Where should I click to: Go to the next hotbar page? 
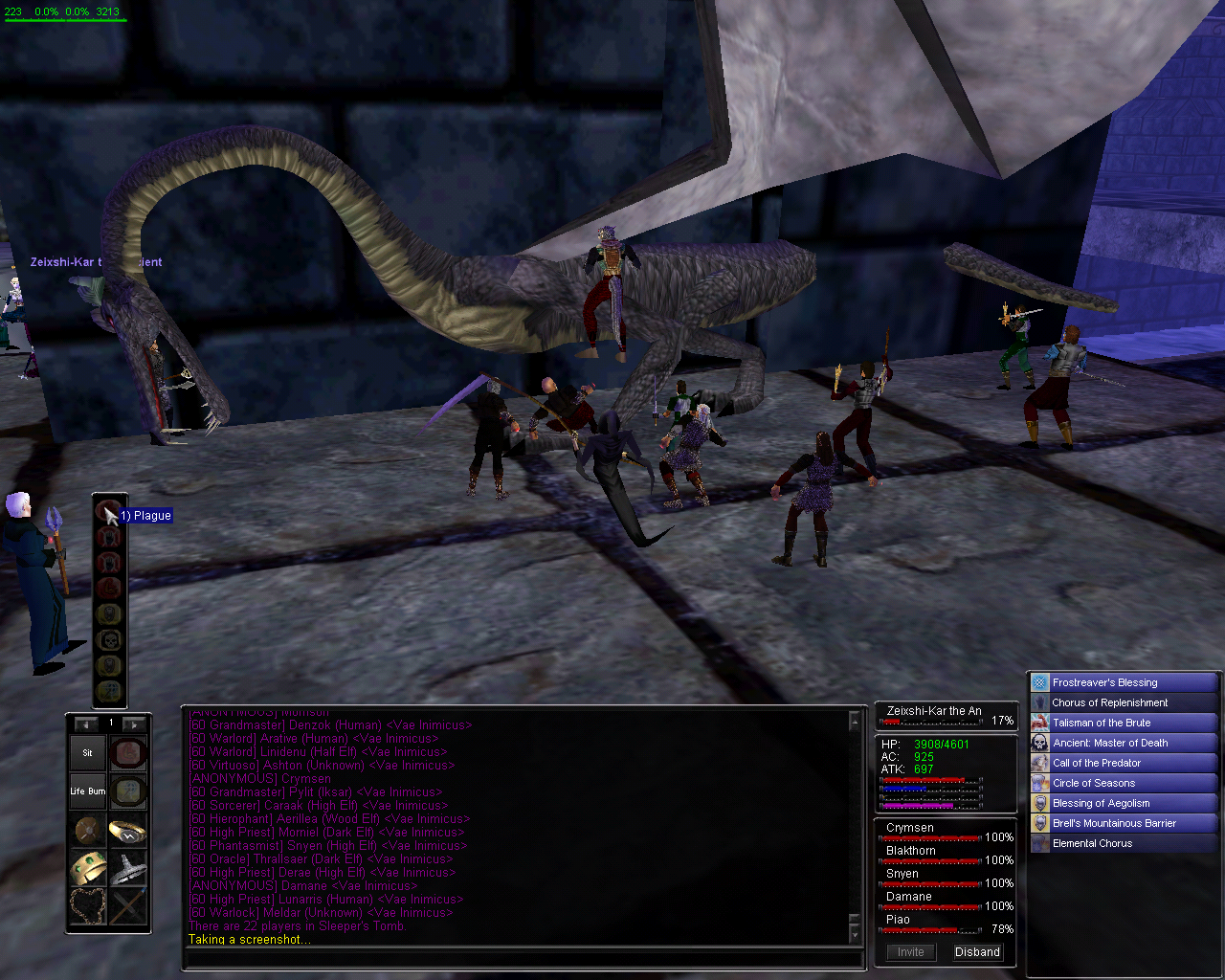pos(134,724)
